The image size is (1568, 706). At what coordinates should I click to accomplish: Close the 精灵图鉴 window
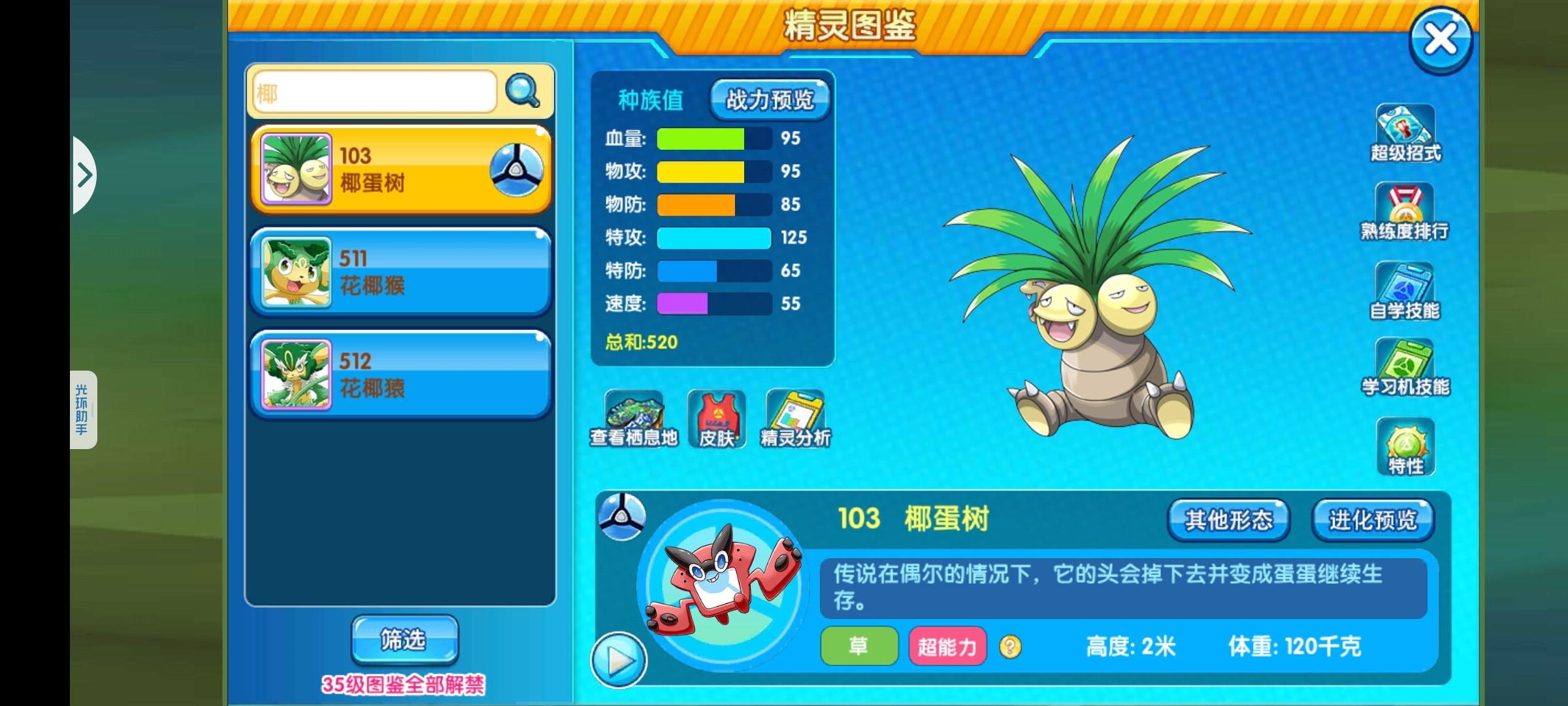click(x=1440, y=39)
